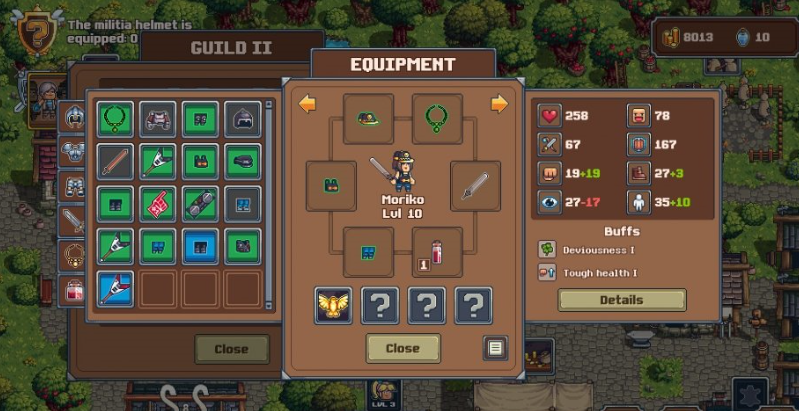
Task: Select the equipped hat slot
Action: 367,118
